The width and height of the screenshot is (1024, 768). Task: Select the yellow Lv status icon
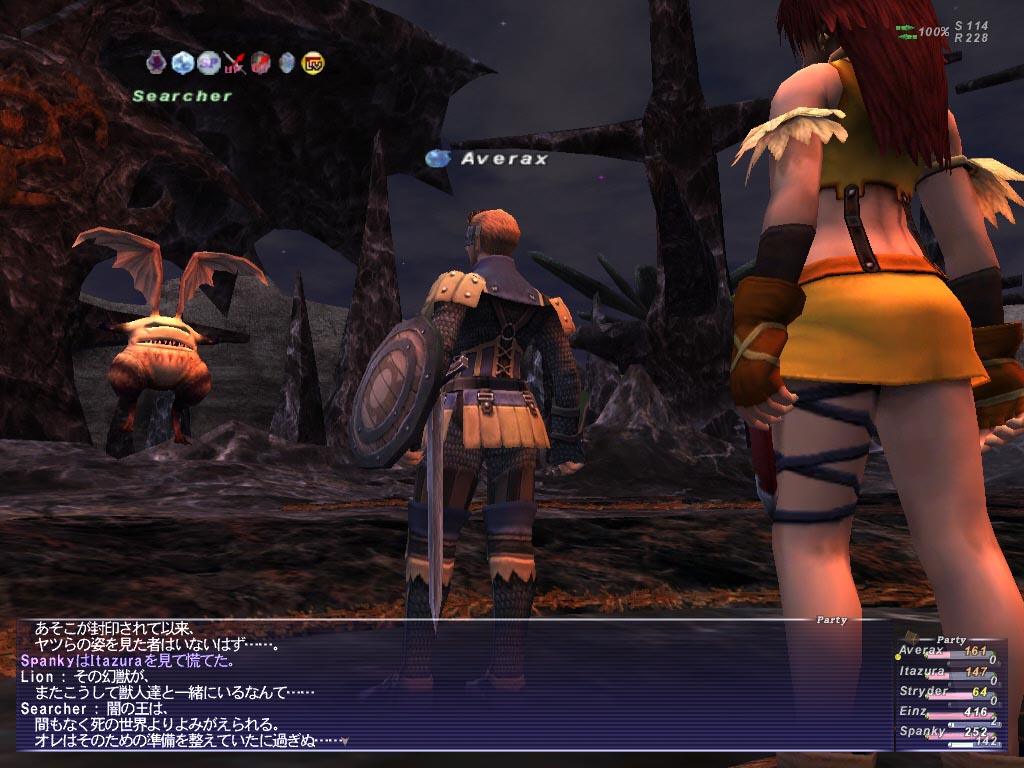313,63
